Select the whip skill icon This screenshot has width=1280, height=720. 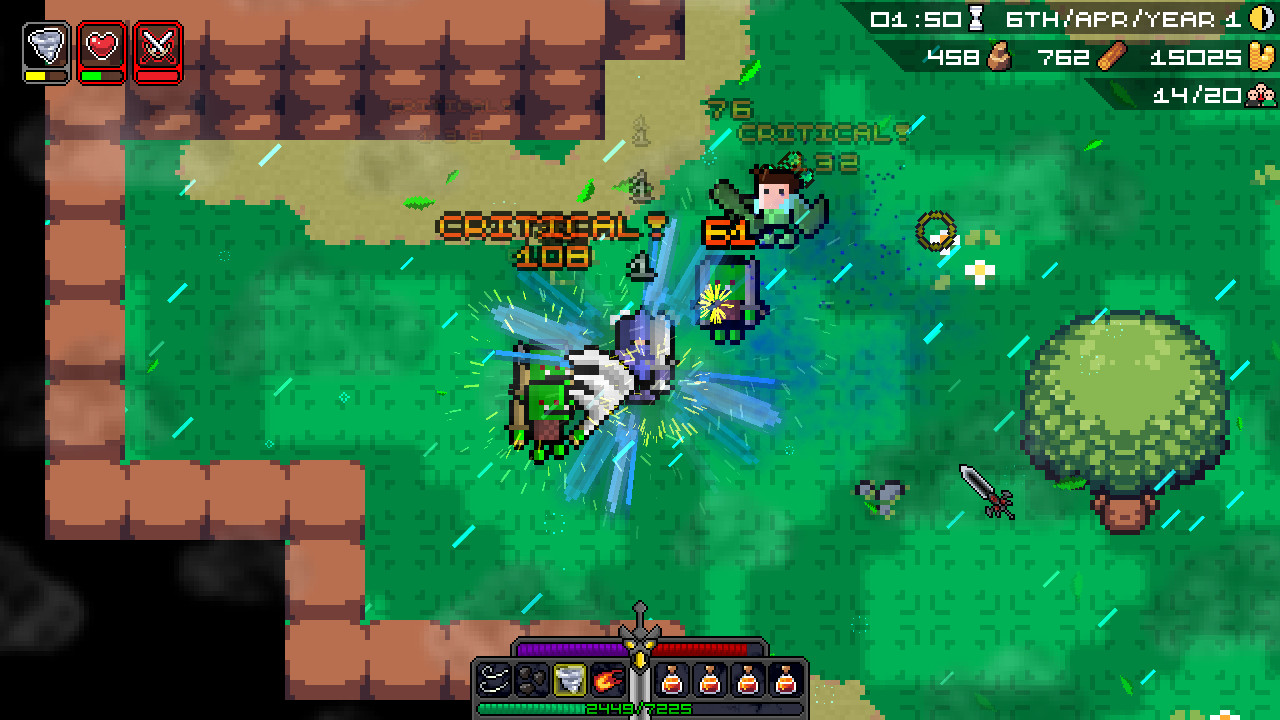click(x=494, y=680)
